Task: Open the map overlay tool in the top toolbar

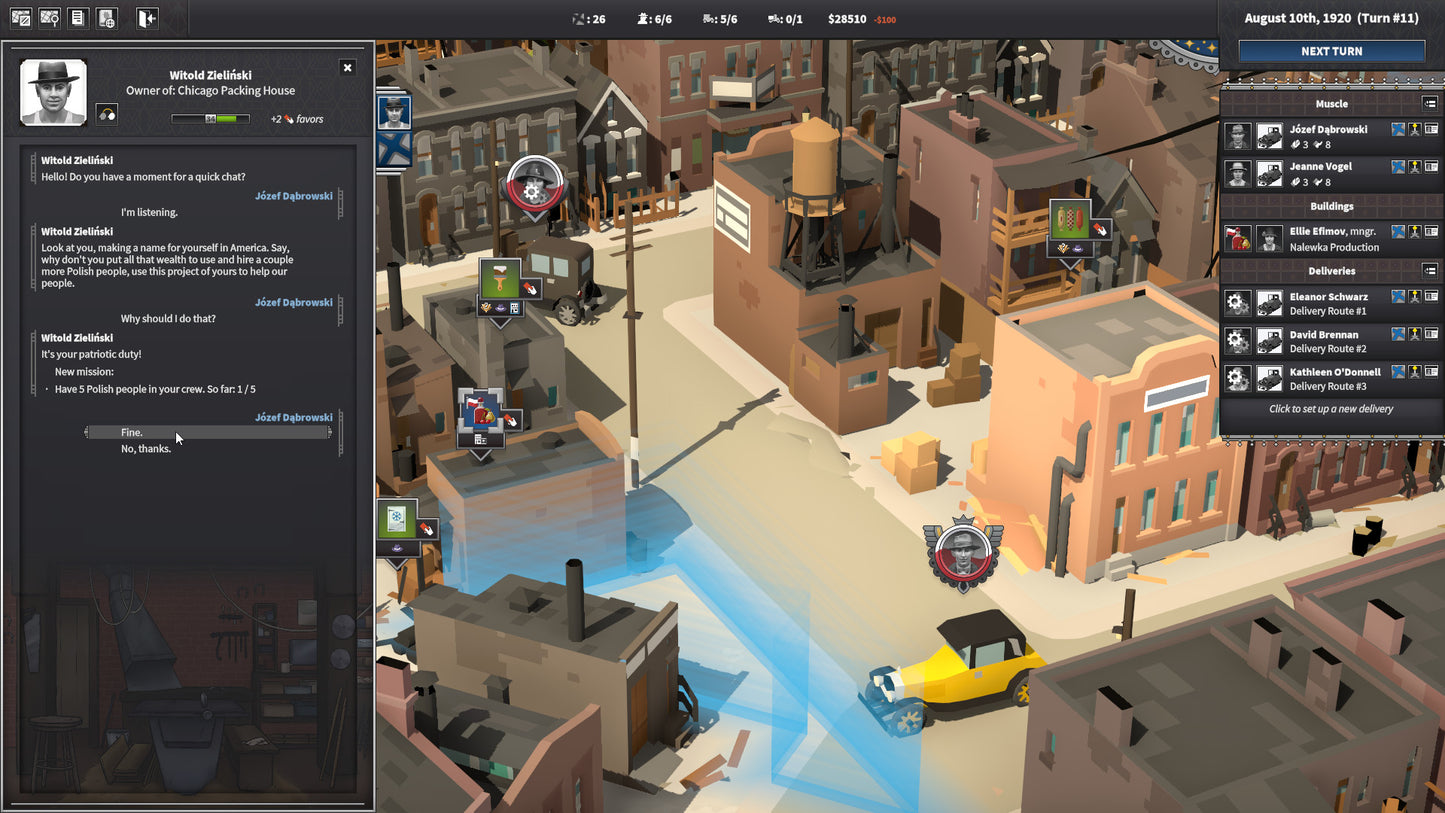Action: click(x=20, y=17)
